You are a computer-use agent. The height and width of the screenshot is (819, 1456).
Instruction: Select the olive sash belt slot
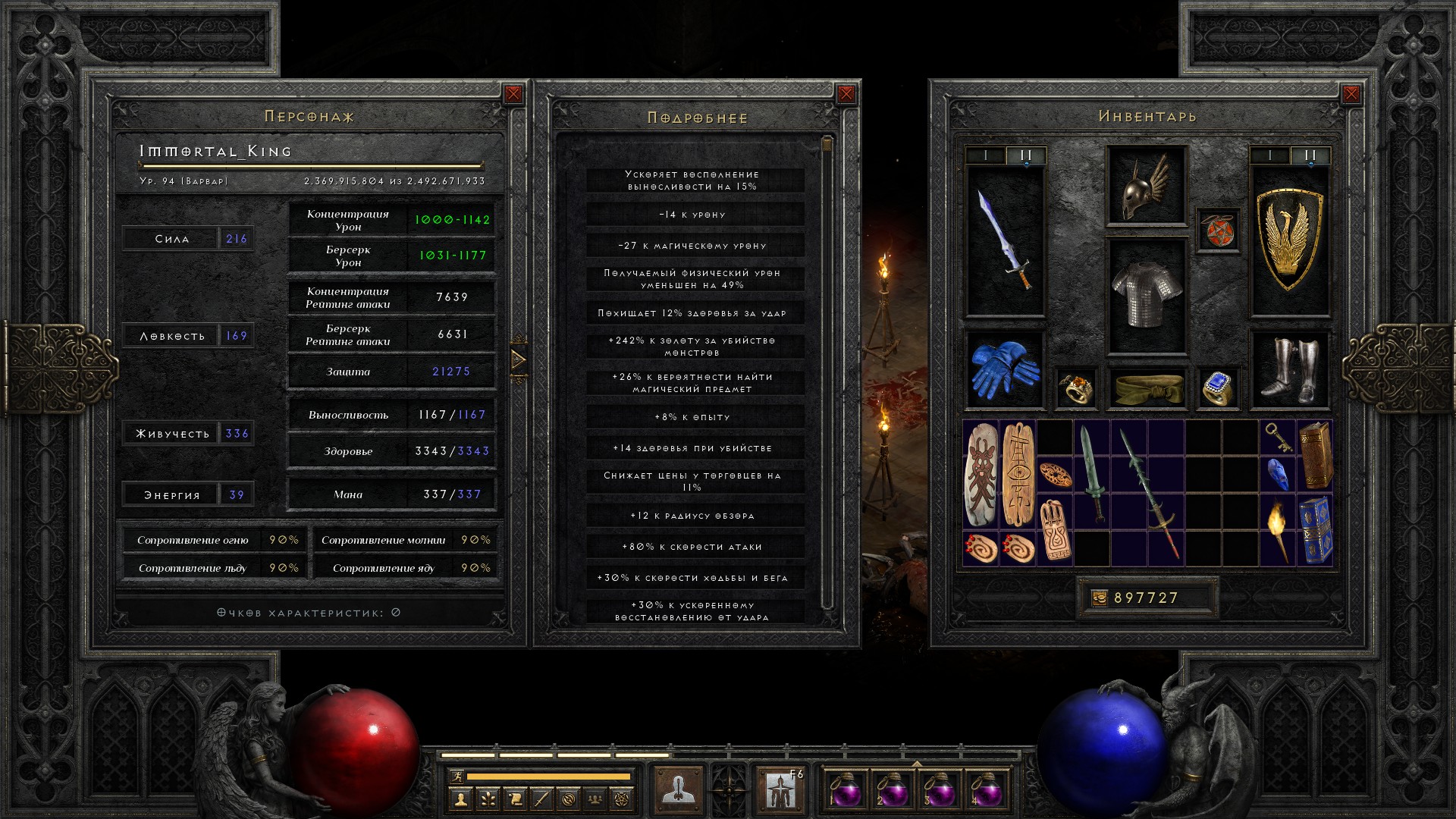pyautogui.click(x=1146, y=388)
